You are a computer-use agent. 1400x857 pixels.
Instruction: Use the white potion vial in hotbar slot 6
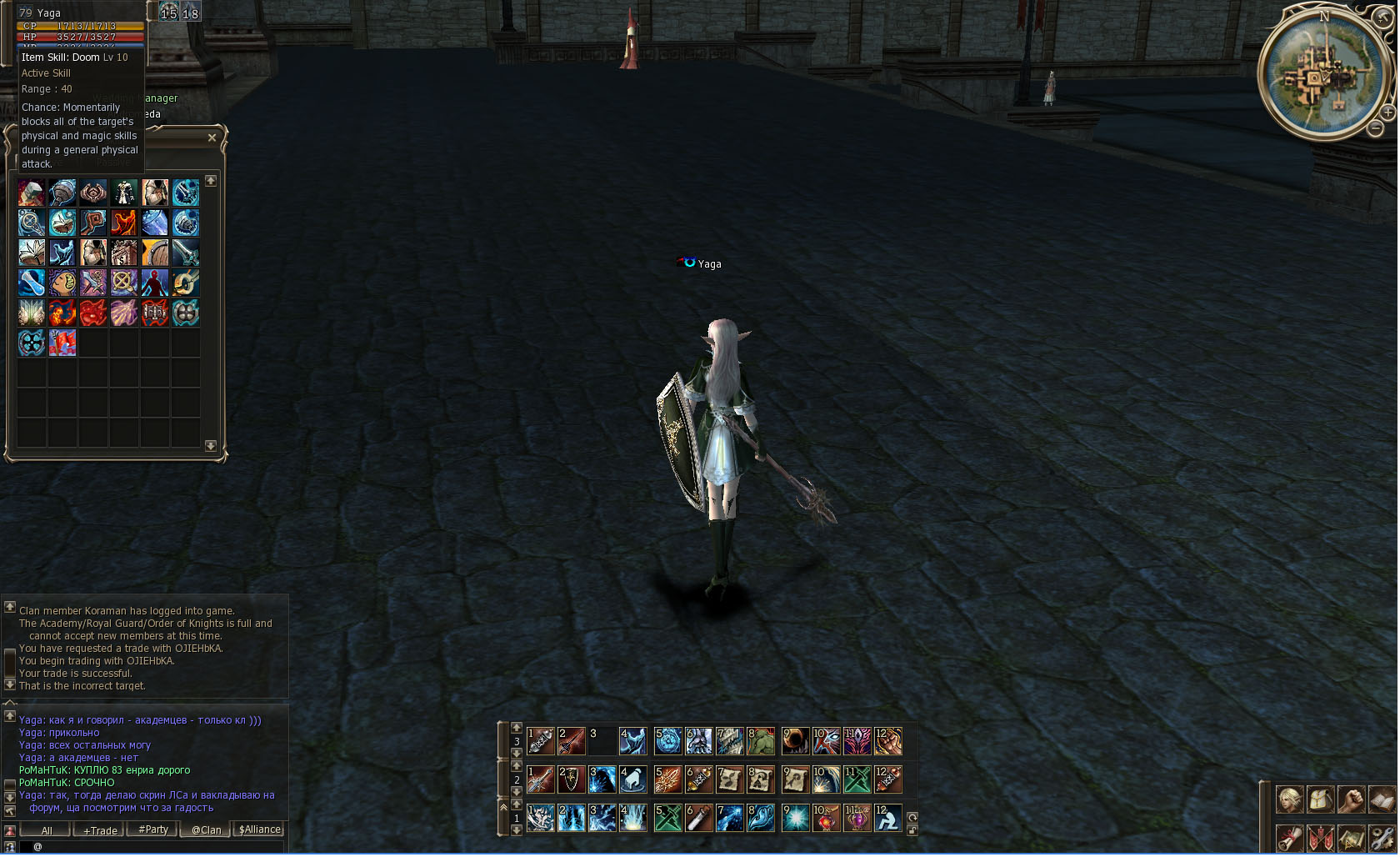[698, 818]
